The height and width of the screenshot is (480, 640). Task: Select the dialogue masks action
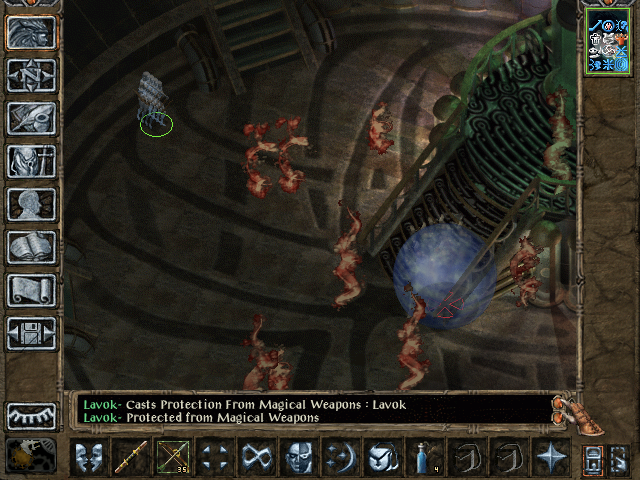point(89,457)
